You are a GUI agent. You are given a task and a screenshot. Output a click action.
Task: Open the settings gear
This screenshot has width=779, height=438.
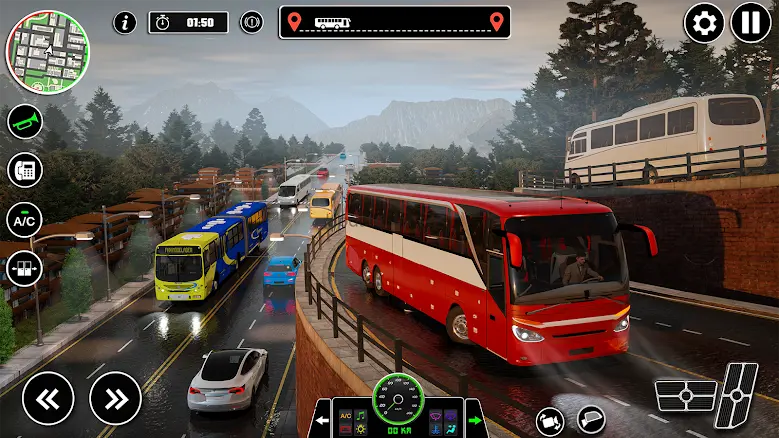(704, 23)
